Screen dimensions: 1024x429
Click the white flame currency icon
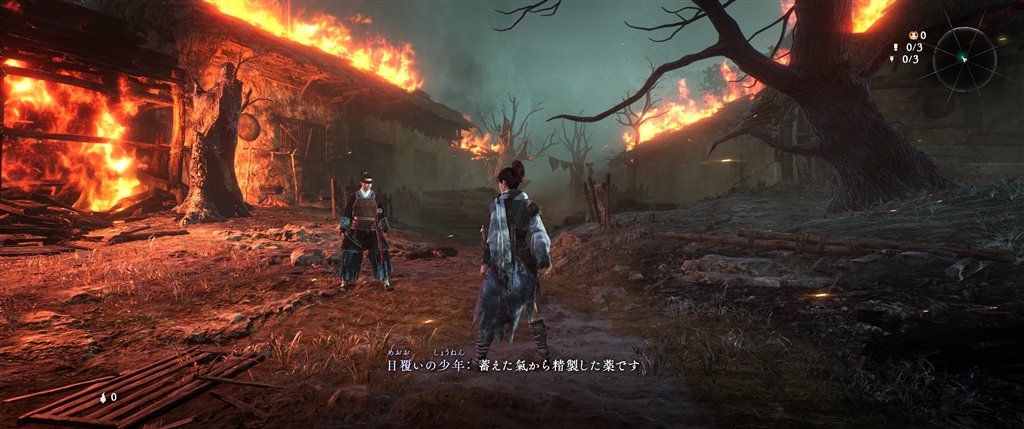(103, 397)
